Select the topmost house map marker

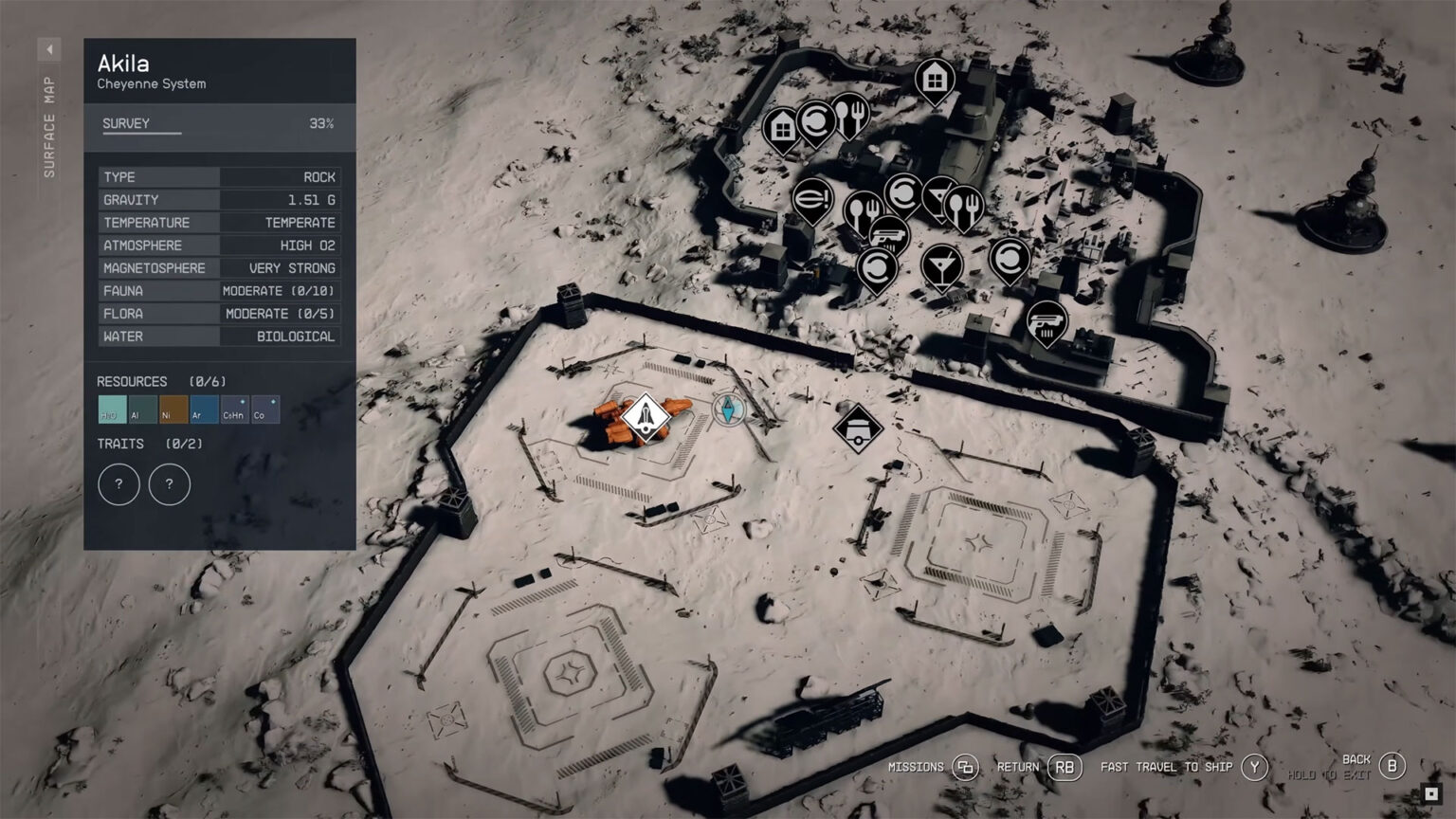pos(935,77)
